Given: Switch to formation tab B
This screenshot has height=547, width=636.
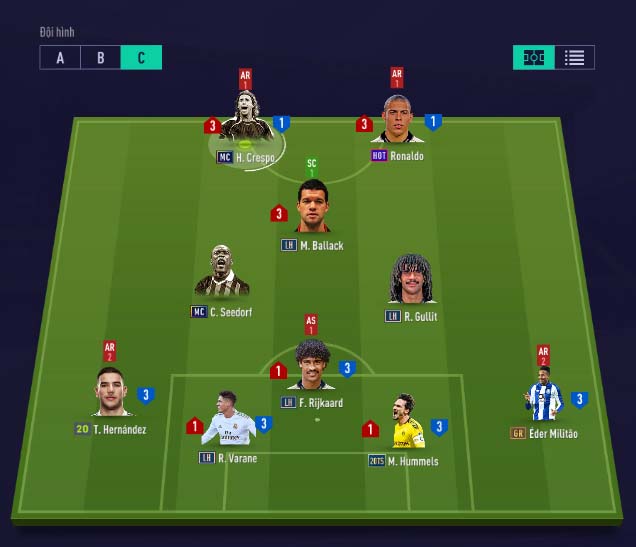Looking at the screenshot, I should (100, 58).
